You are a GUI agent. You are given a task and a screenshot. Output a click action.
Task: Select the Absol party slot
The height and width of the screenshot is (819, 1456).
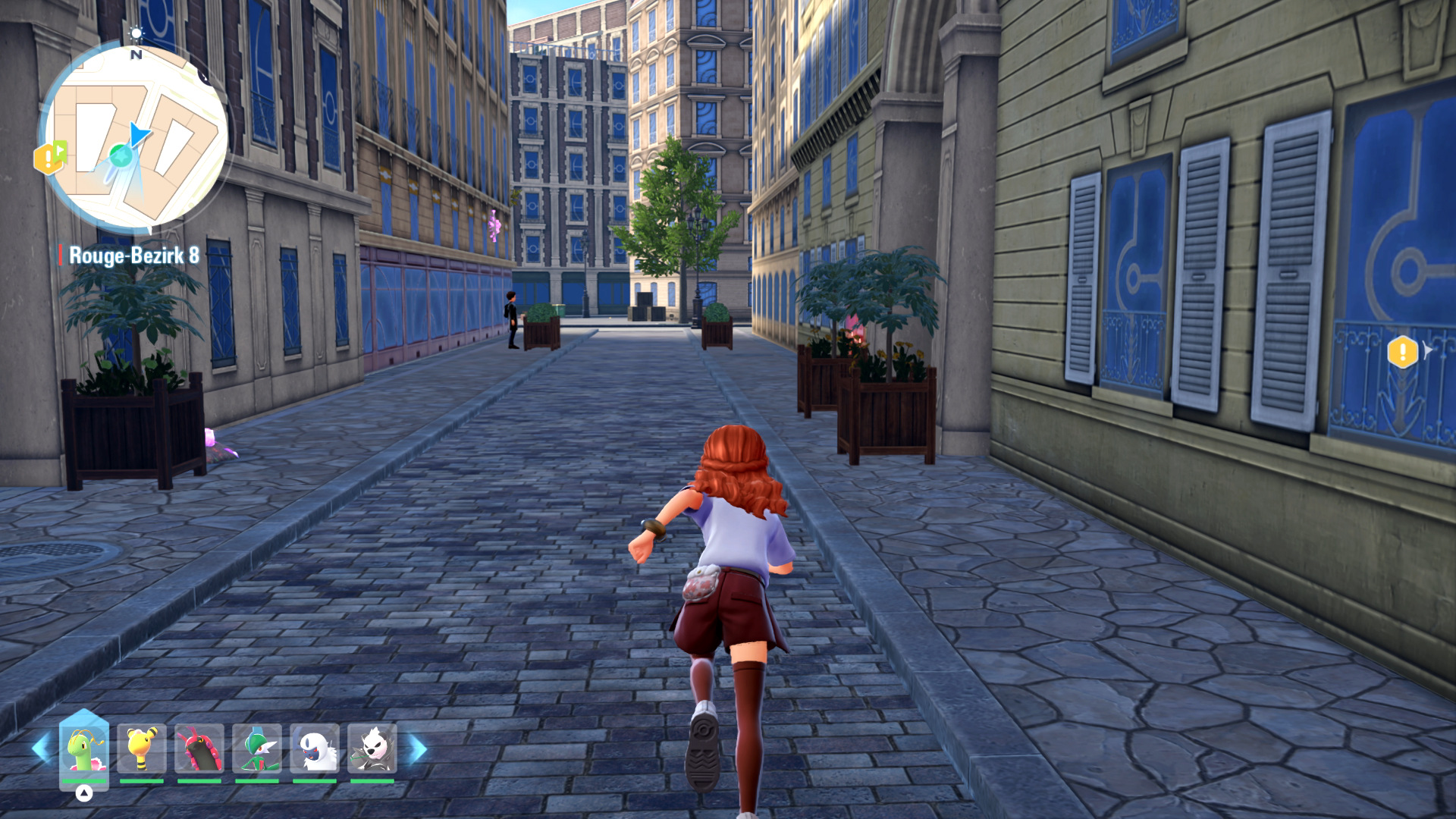(x=315, y=749)
